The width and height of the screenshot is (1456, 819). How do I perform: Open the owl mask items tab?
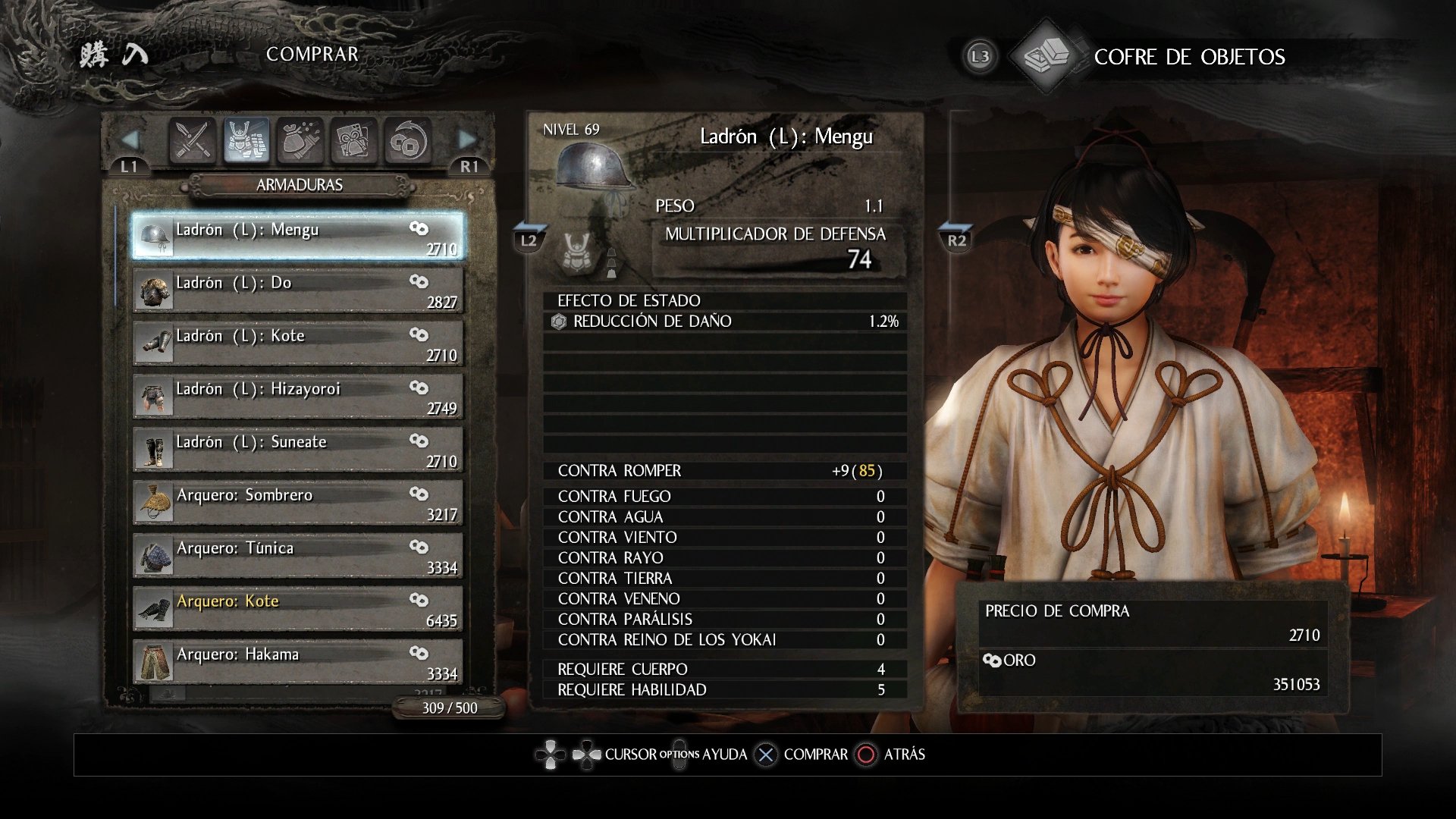353,140
